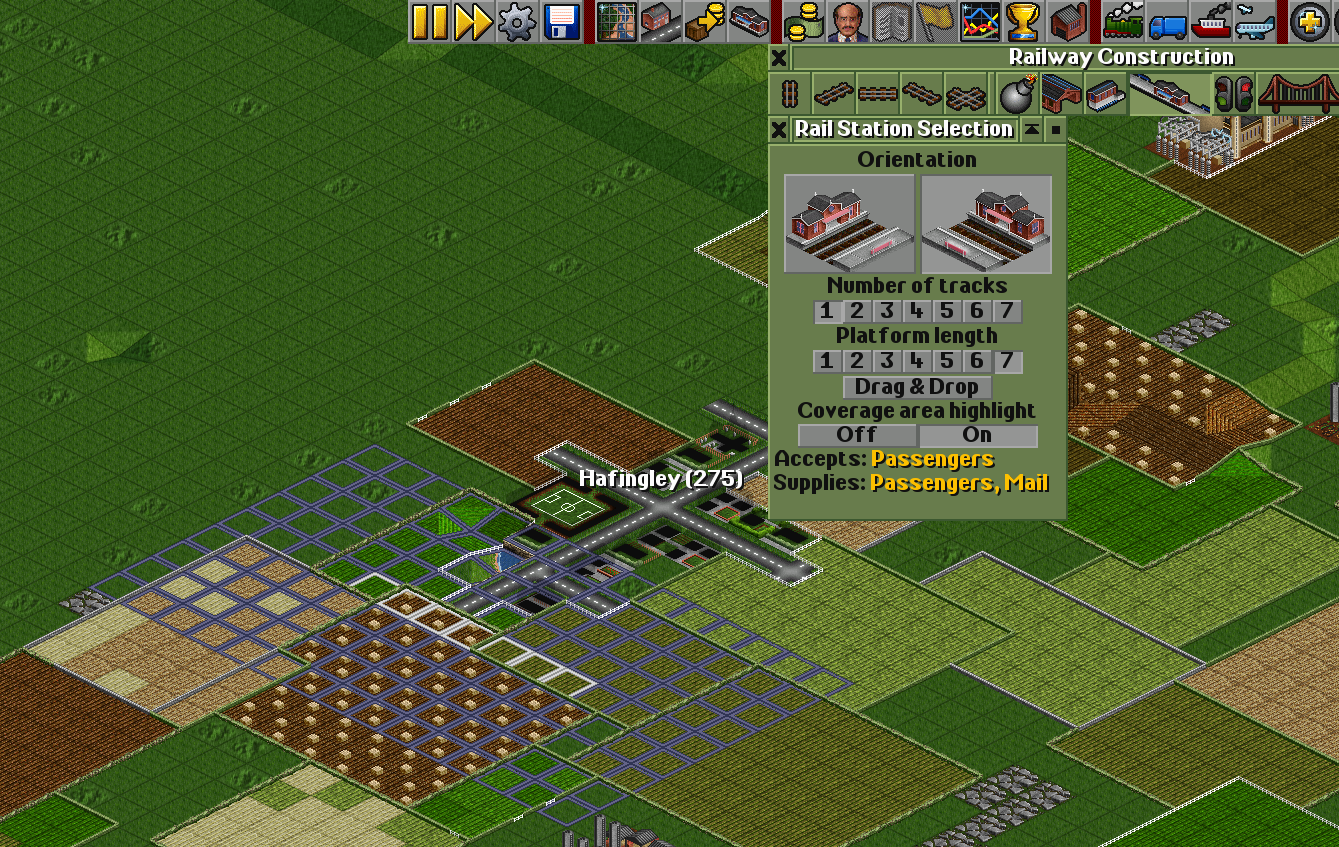The image size is (1339, 847).
Task: Sticky the Rail Station Selection window
Action: tap(1055, 129)
